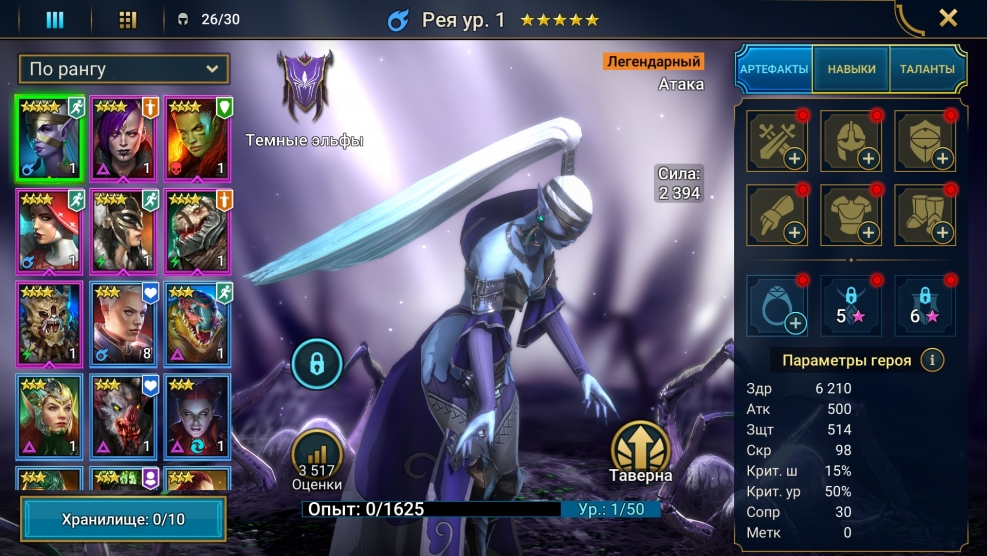Switch to the Таланты tab
The height and width of the screenshot is (556, 987).
[926, 69]
